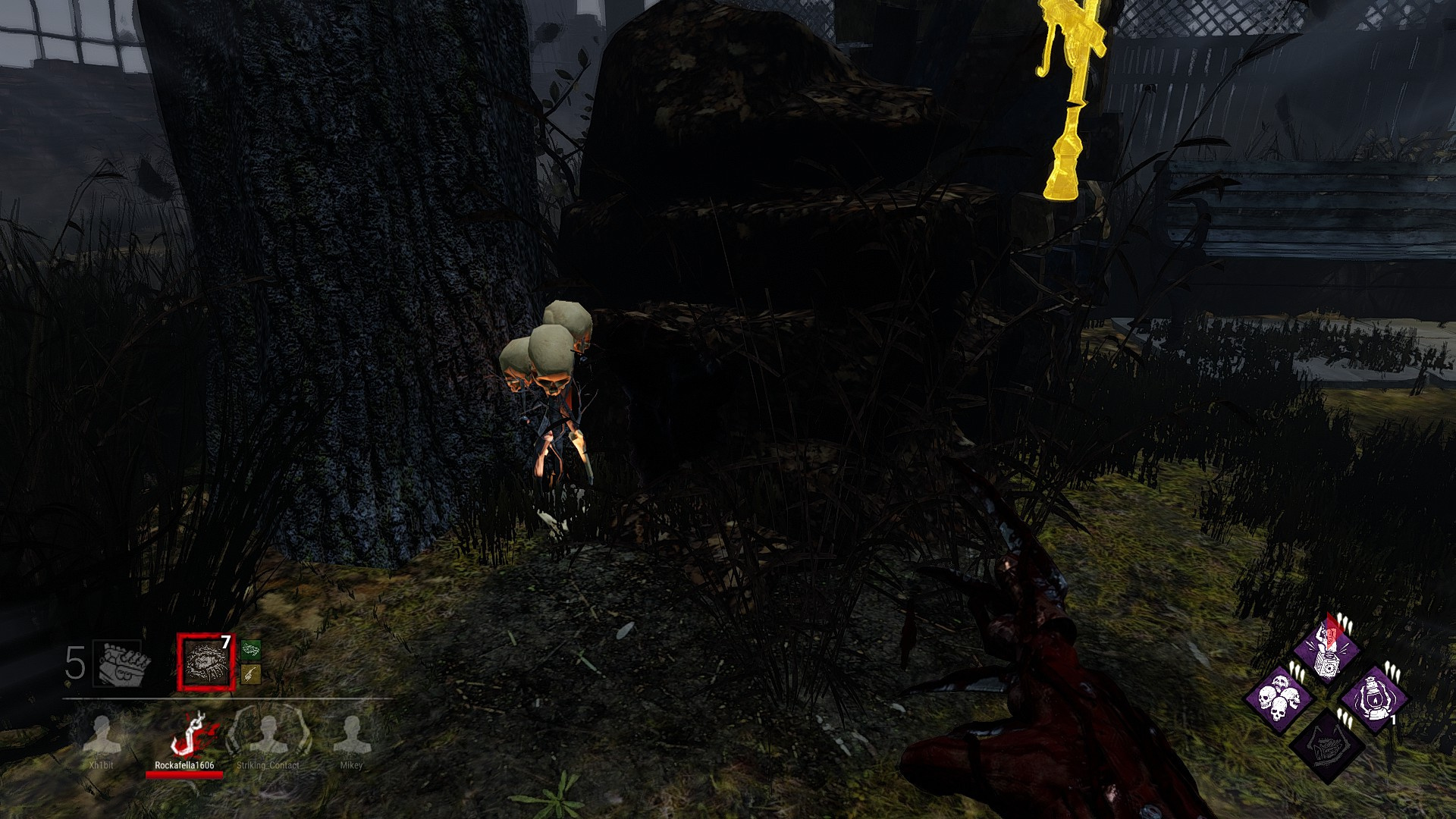Click the green add-on icon
Screen dimensions: 1456x819
pos(251,650)
